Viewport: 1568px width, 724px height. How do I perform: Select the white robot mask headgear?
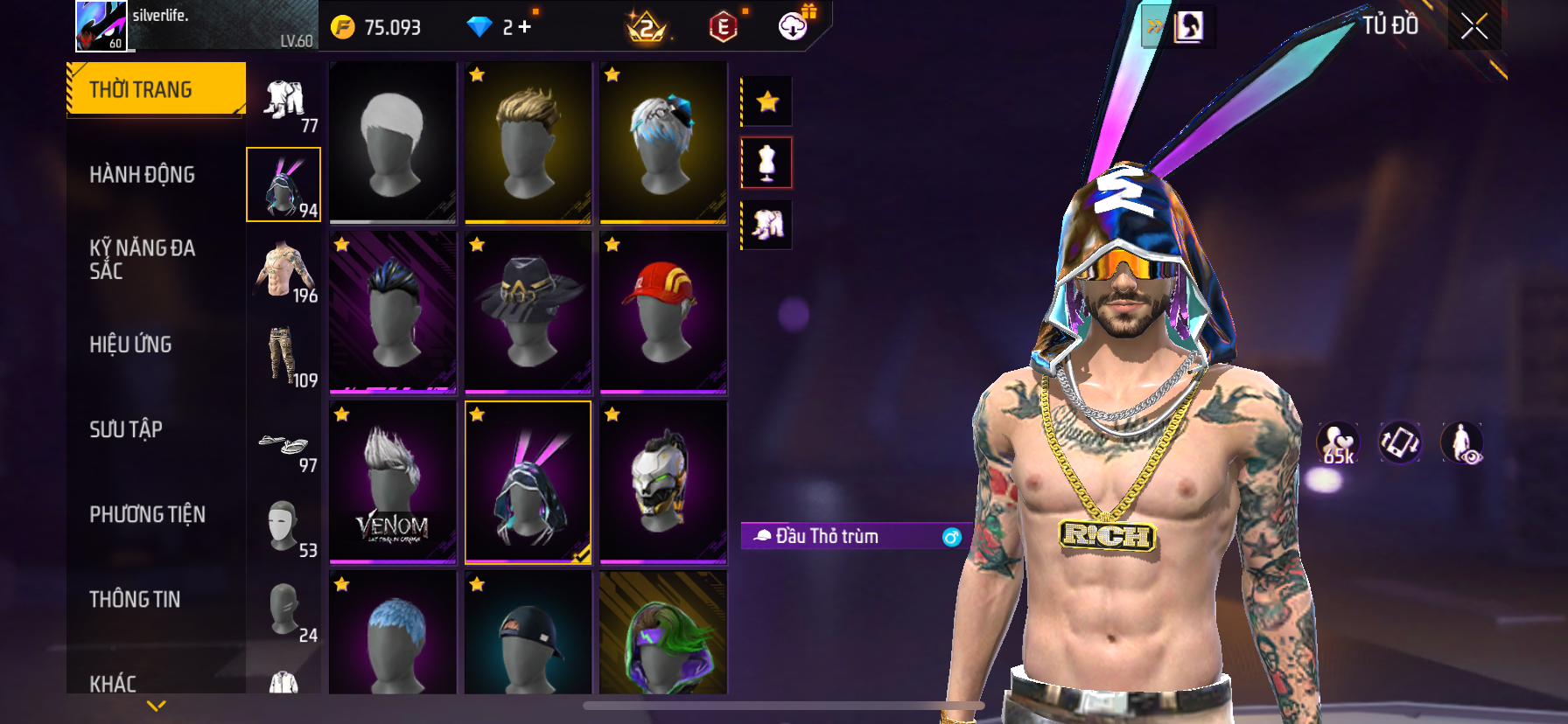(x=663, y=481)
